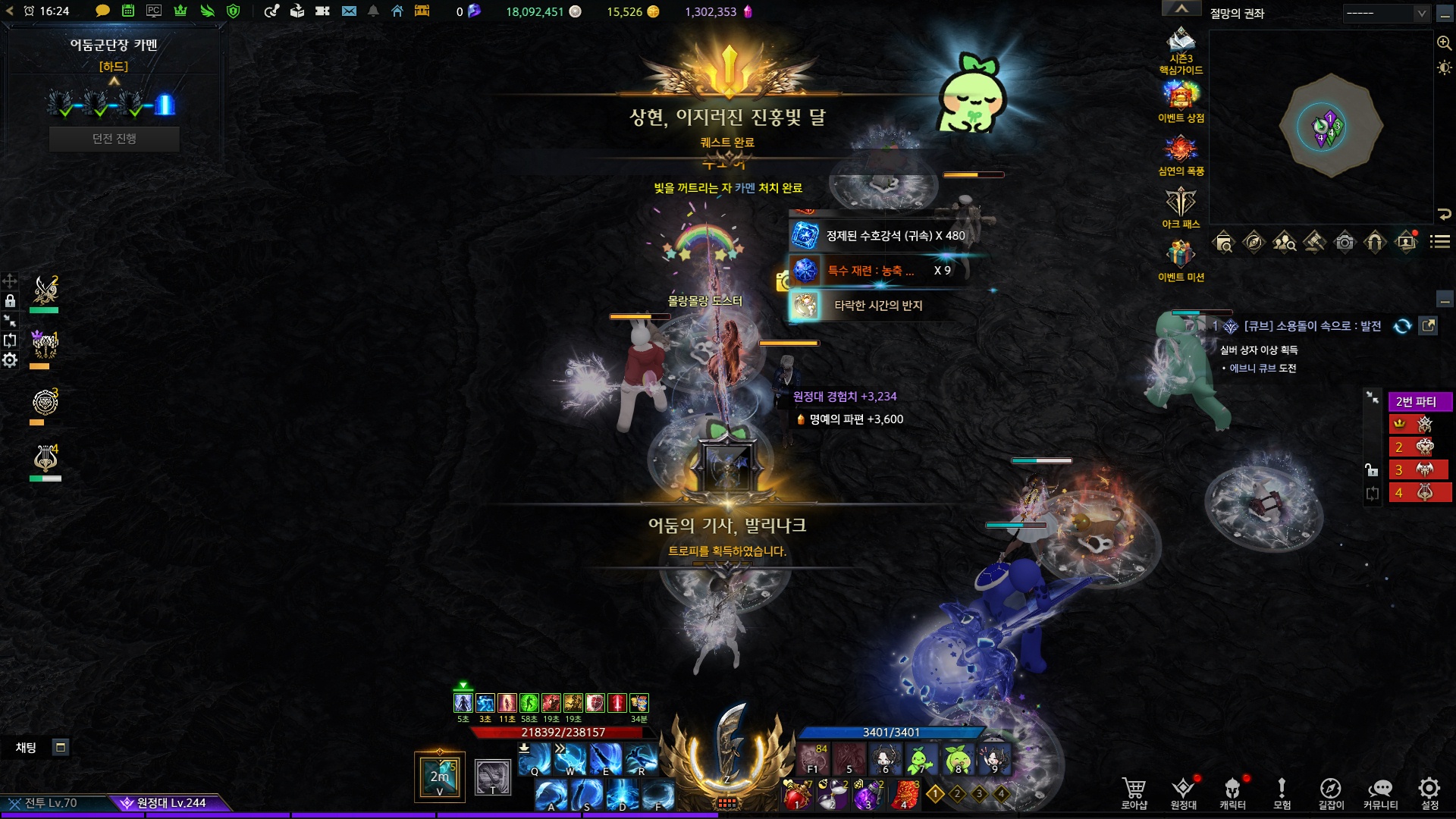Open the 심연의 폭풍 menu icon

[1181, 155]
